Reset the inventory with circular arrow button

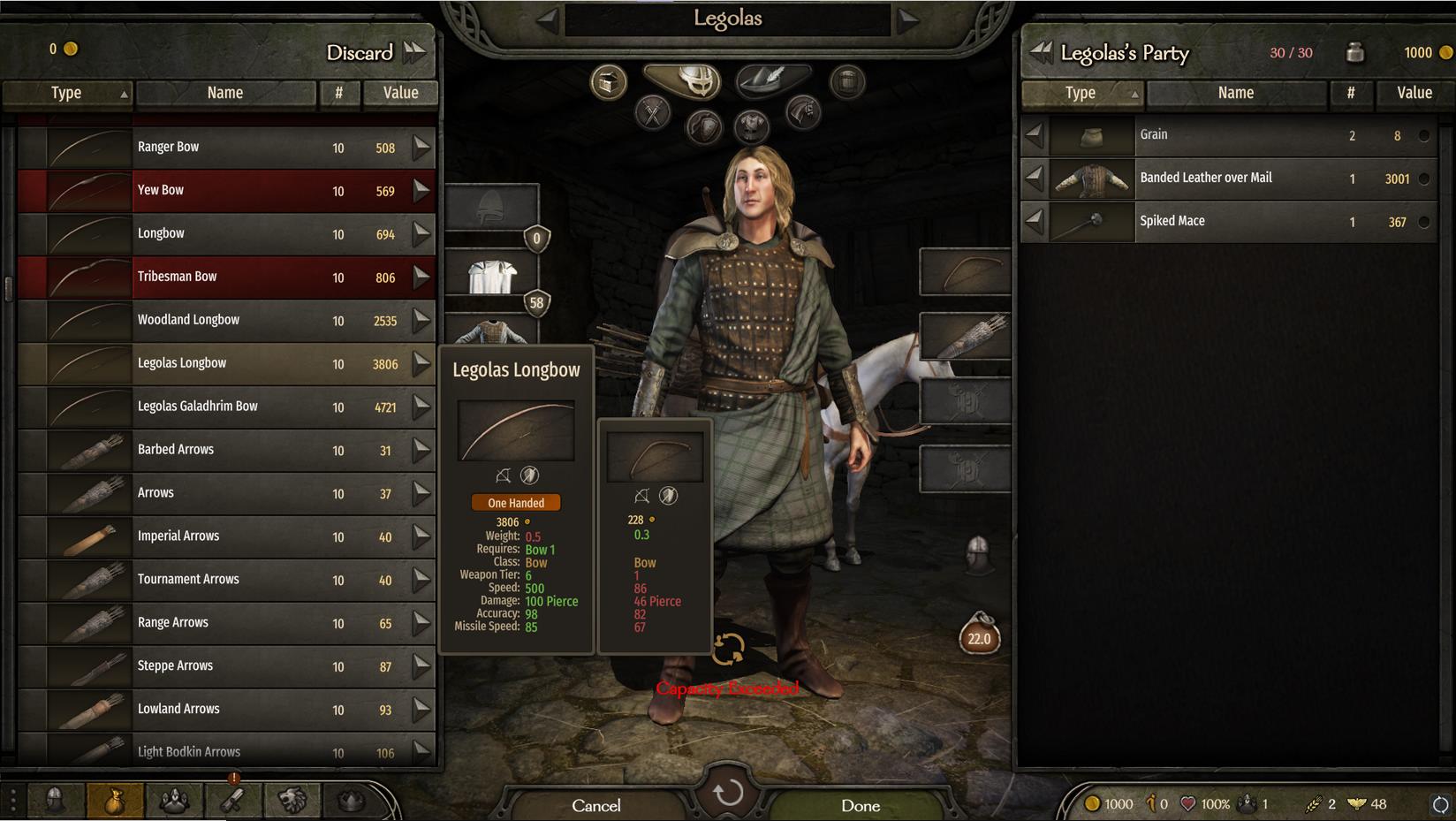pos(728,793)
